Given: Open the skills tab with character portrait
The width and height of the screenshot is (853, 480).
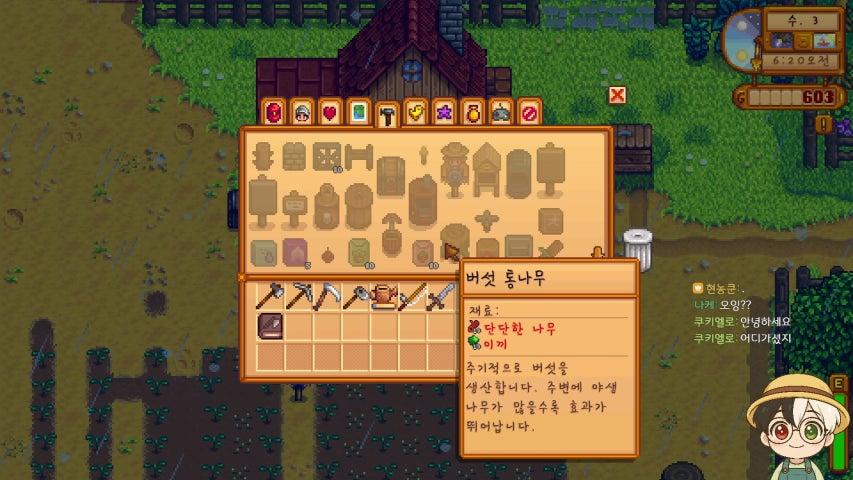Looking at the screenshot, I should pos(301,113).
